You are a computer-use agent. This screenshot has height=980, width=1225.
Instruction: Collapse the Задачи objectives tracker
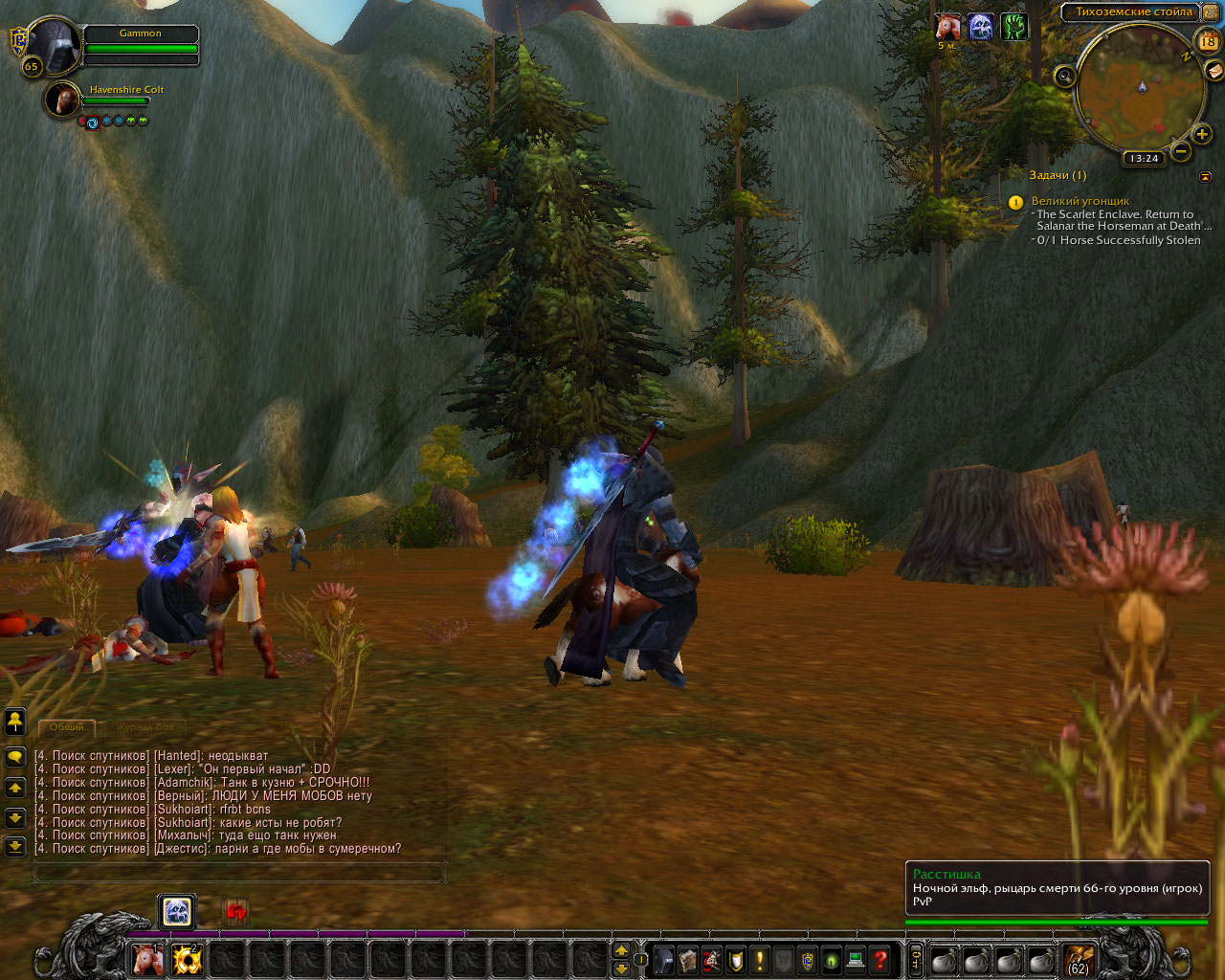[x=1205, y=177]
